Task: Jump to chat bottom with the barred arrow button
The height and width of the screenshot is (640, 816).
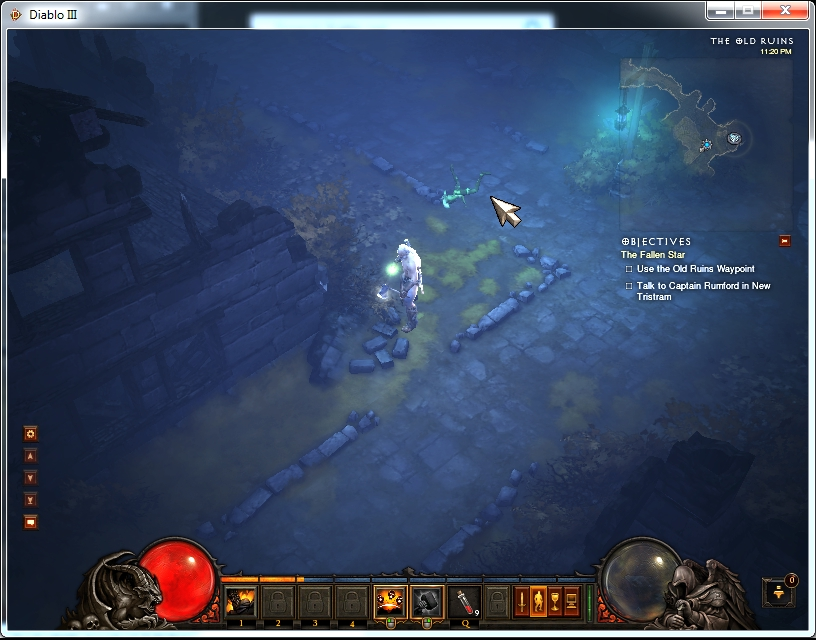Action: 31,499
